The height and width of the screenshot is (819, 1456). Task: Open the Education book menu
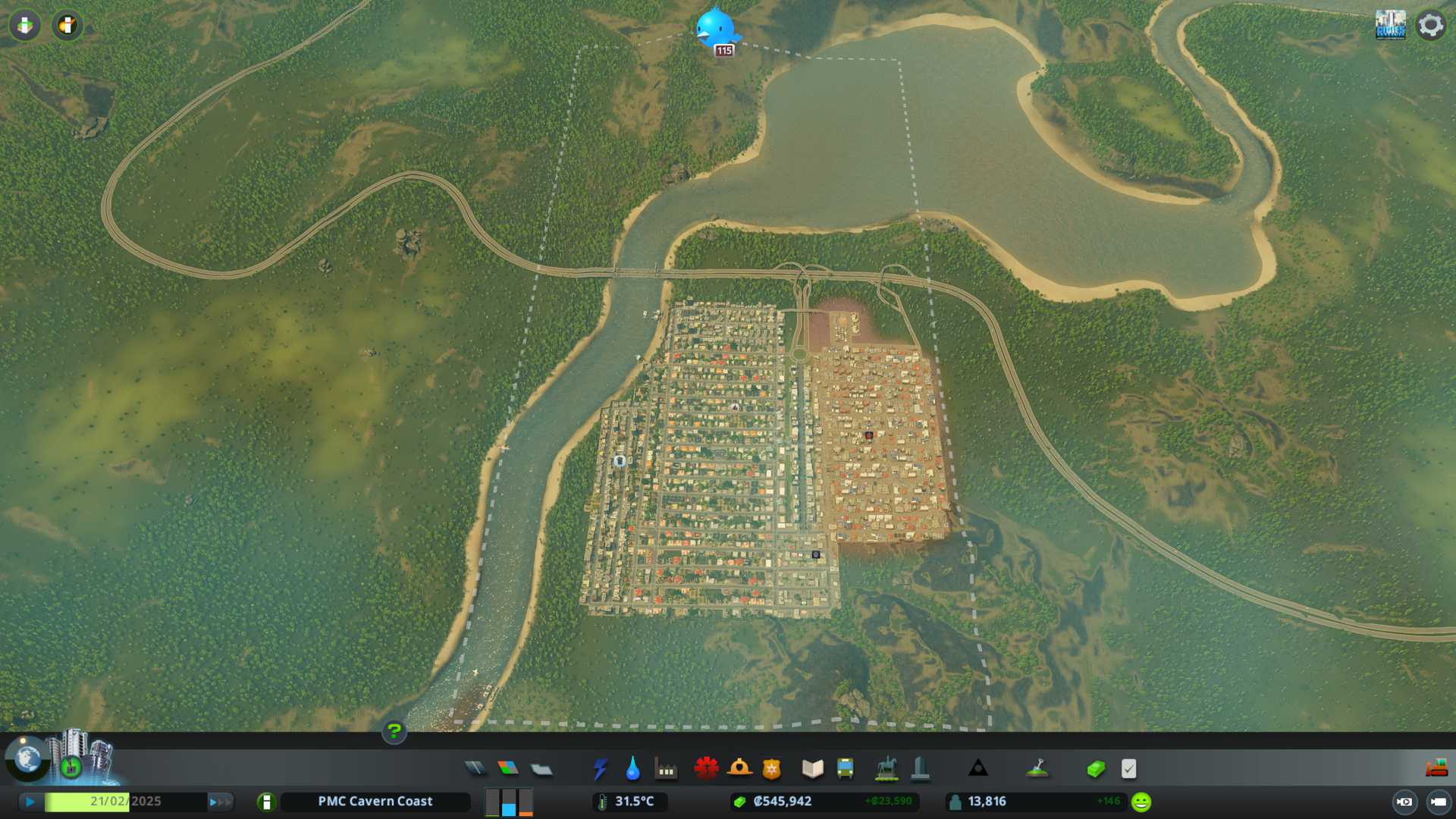pyautogui.click(x=812, y=769)
